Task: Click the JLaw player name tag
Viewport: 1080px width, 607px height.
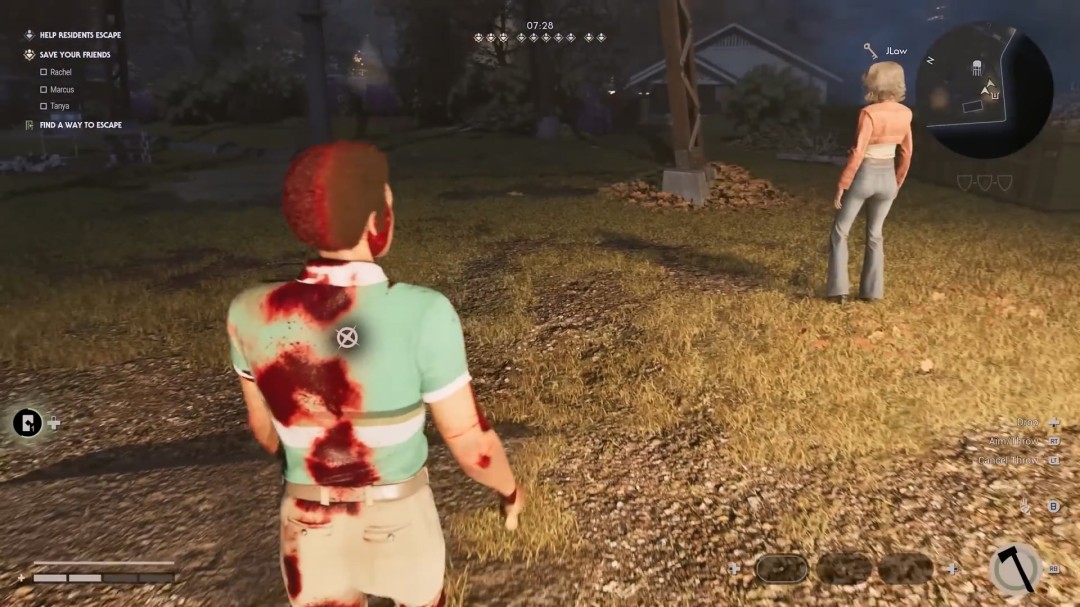Action: tap(895, 51)
